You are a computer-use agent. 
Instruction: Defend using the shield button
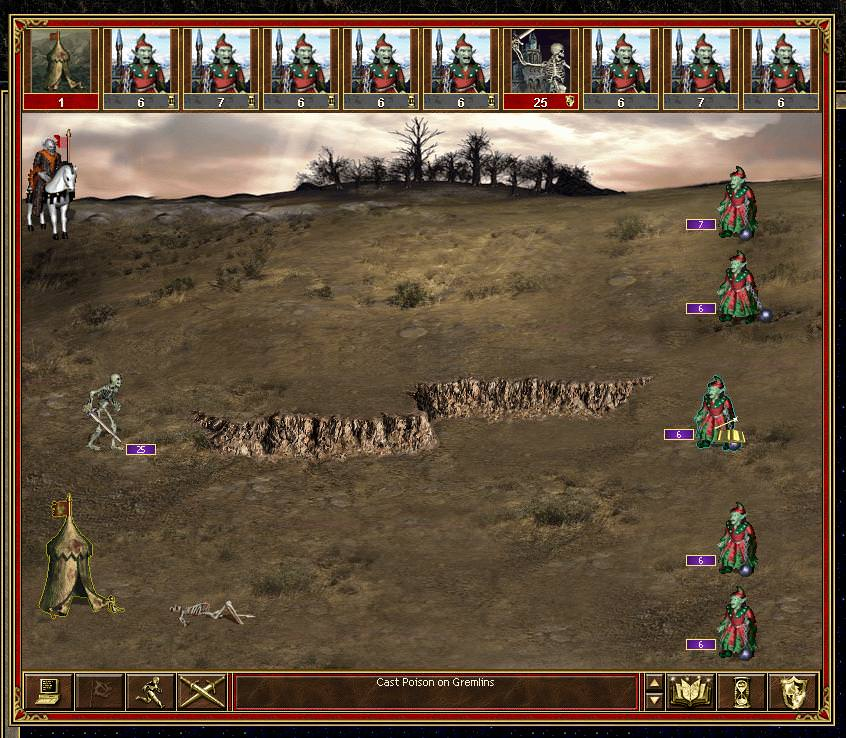(793, 691)
